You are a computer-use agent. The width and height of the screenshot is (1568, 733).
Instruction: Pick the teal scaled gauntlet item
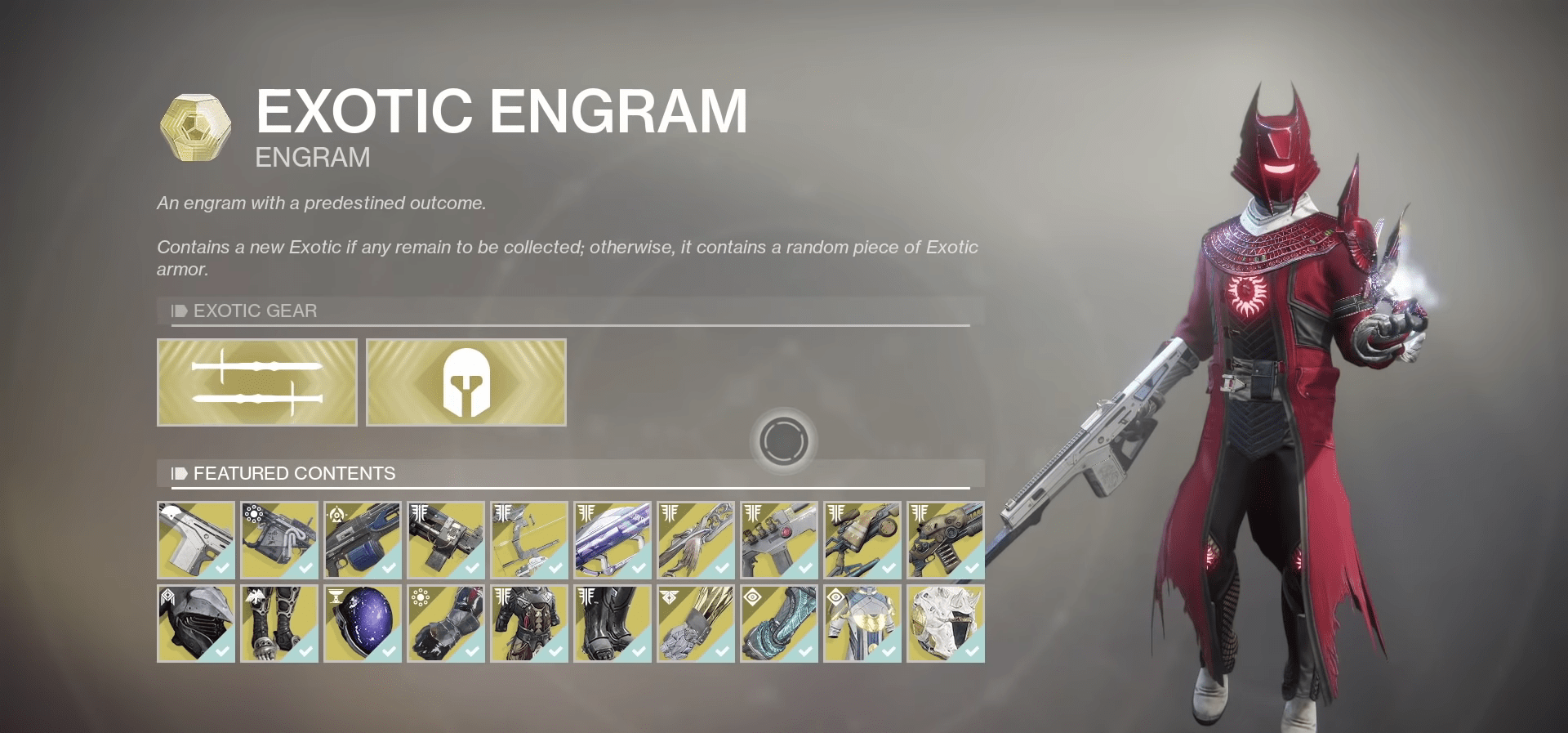point(779,623)
